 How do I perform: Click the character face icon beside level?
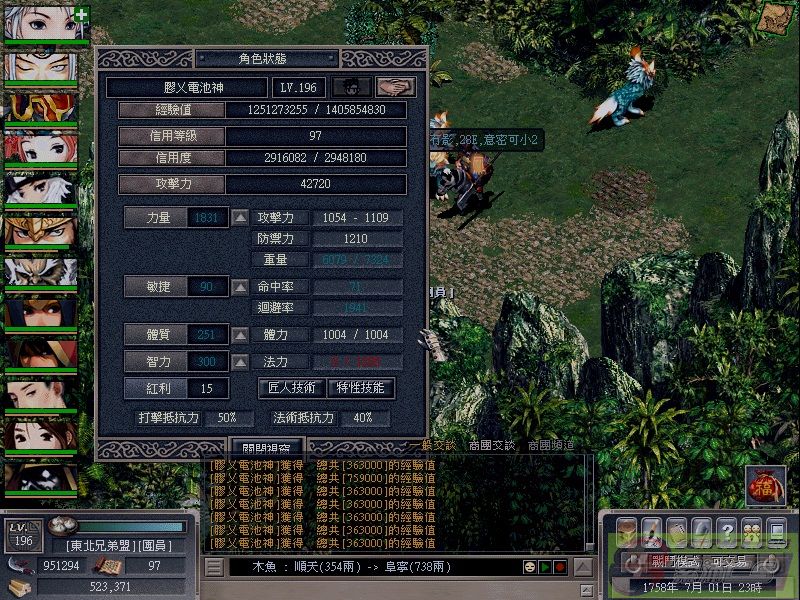[351, 88]
